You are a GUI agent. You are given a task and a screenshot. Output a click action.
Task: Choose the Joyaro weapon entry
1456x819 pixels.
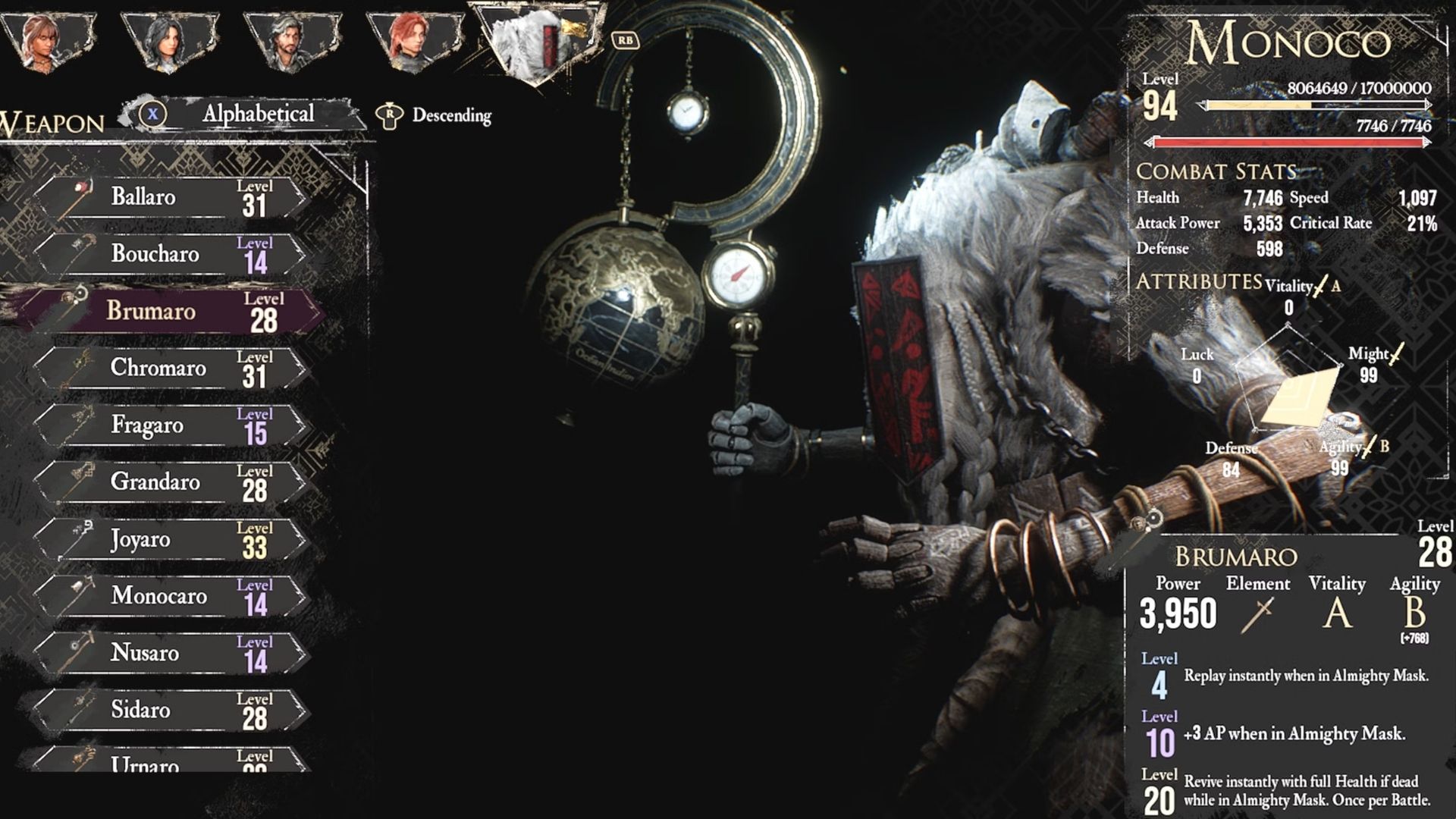tap(171, 539)
